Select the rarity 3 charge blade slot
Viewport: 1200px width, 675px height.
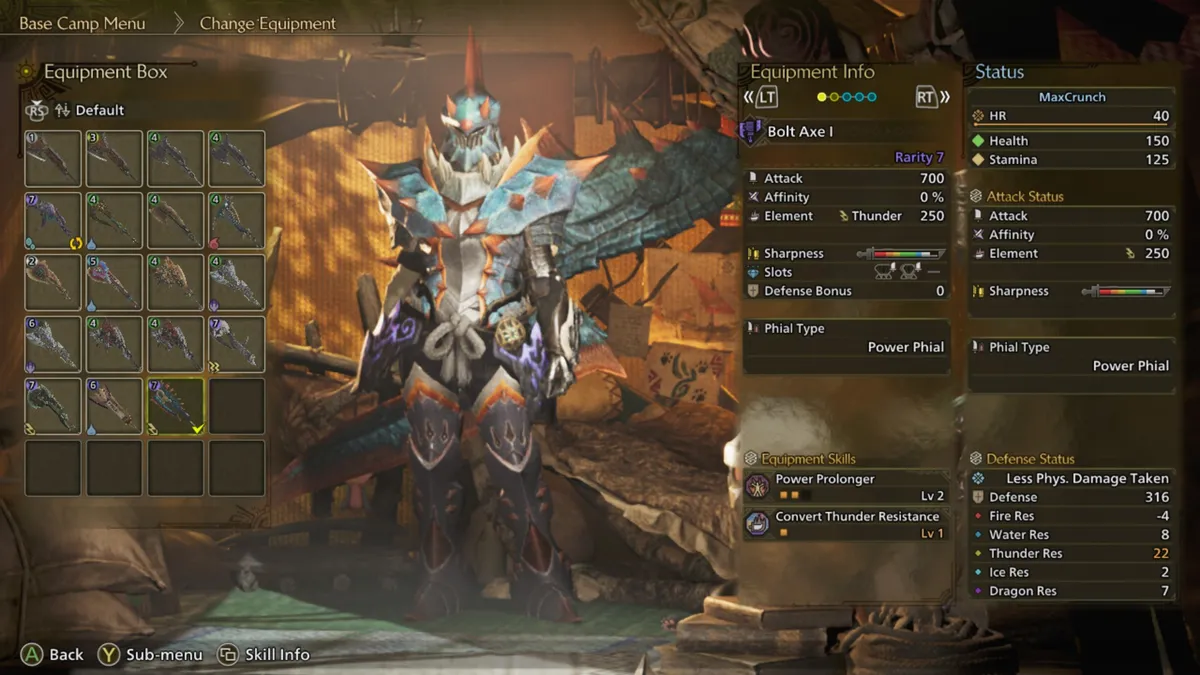click(114, 159)
